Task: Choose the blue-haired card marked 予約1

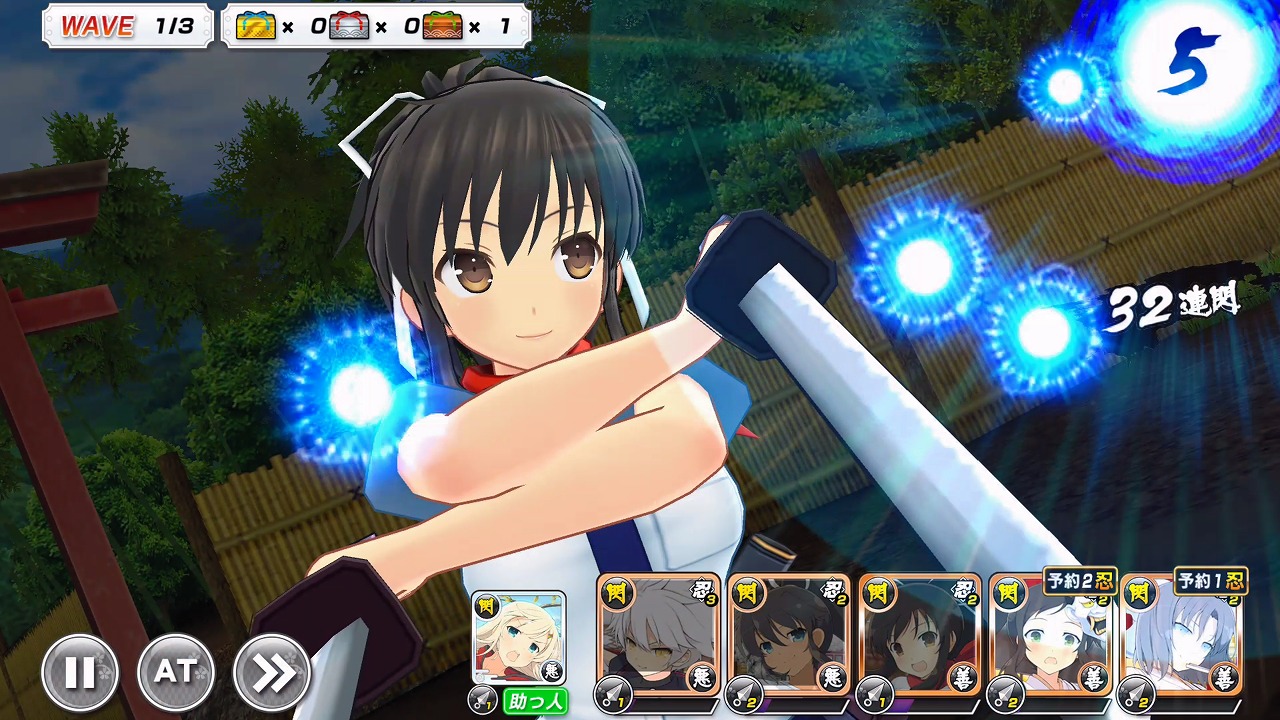Action: pyautogui.click(x=1181, y=636)
